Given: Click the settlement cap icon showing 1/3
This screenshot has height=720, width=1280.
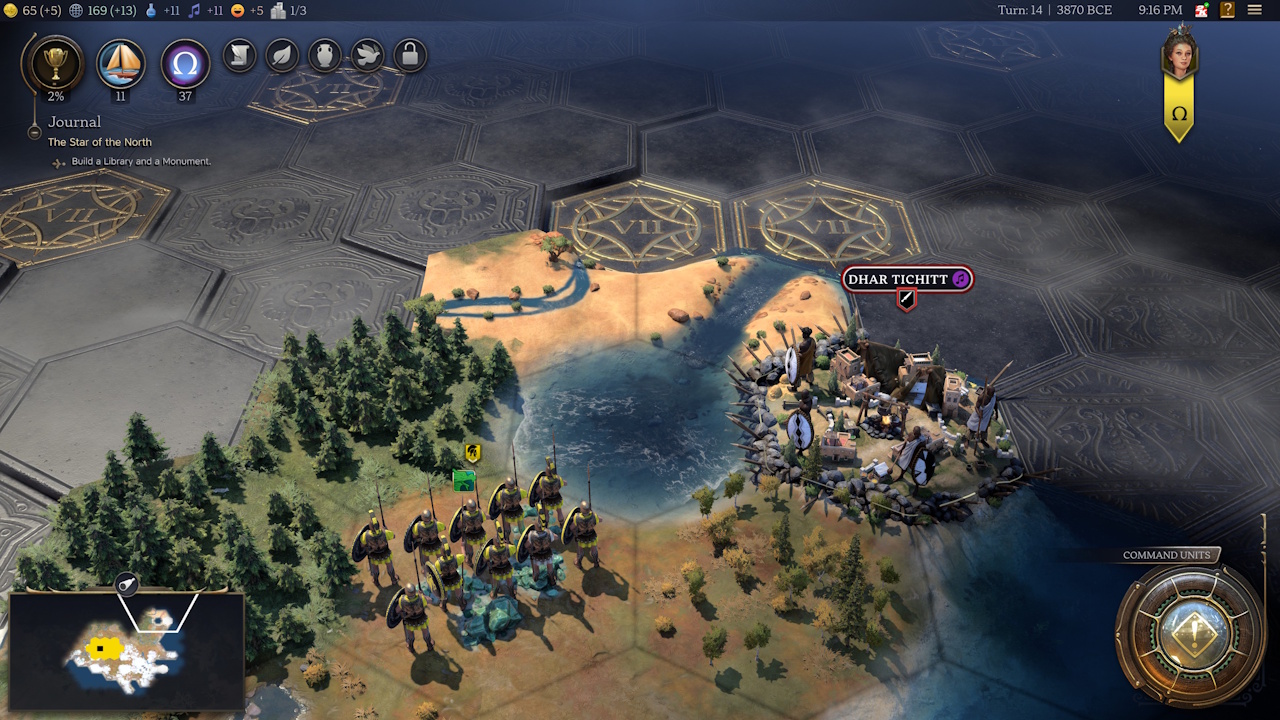Looking at the screenshot, I should 278,11.
